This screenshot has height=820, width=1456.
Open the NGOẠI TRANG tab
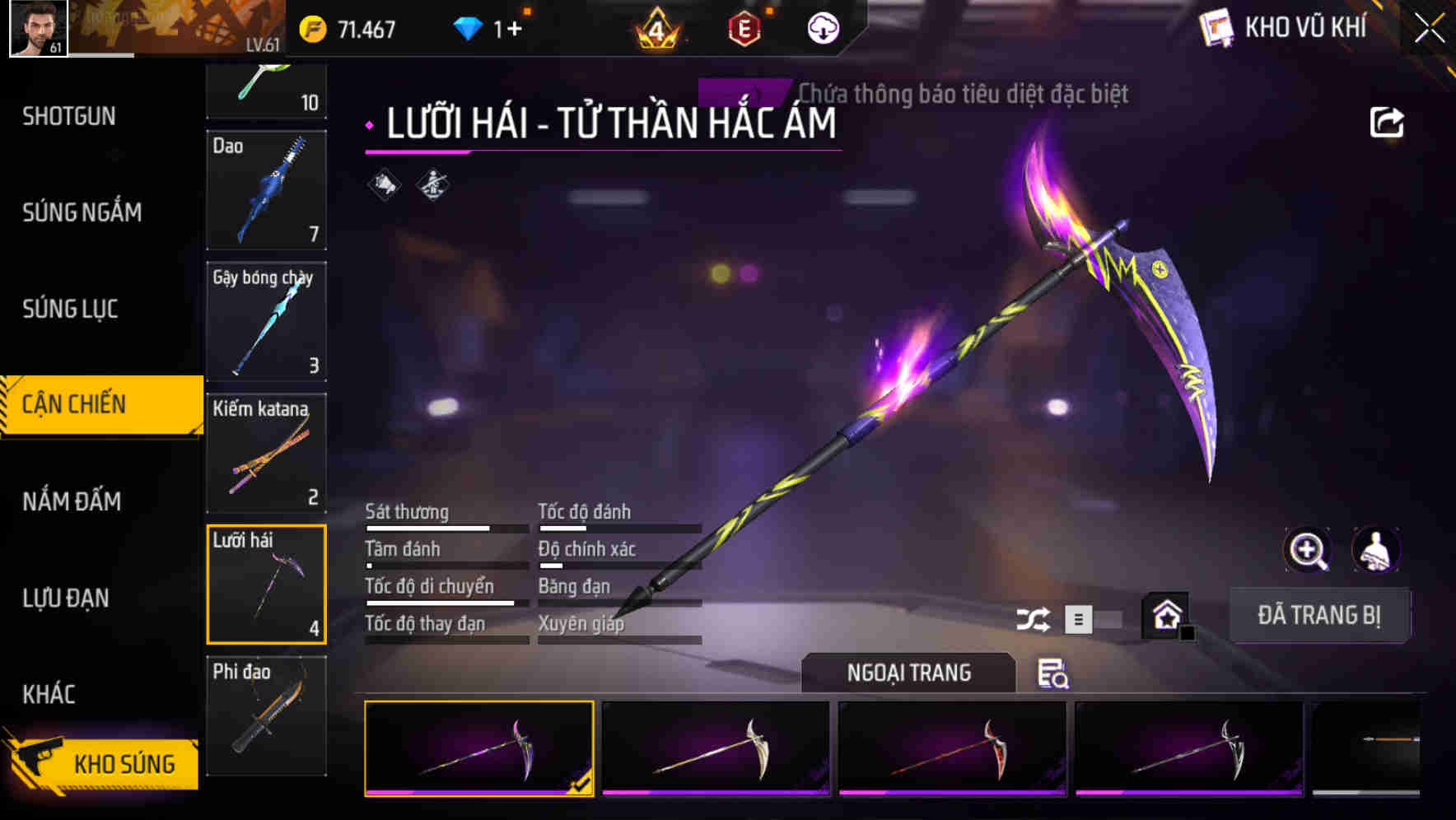908,672
